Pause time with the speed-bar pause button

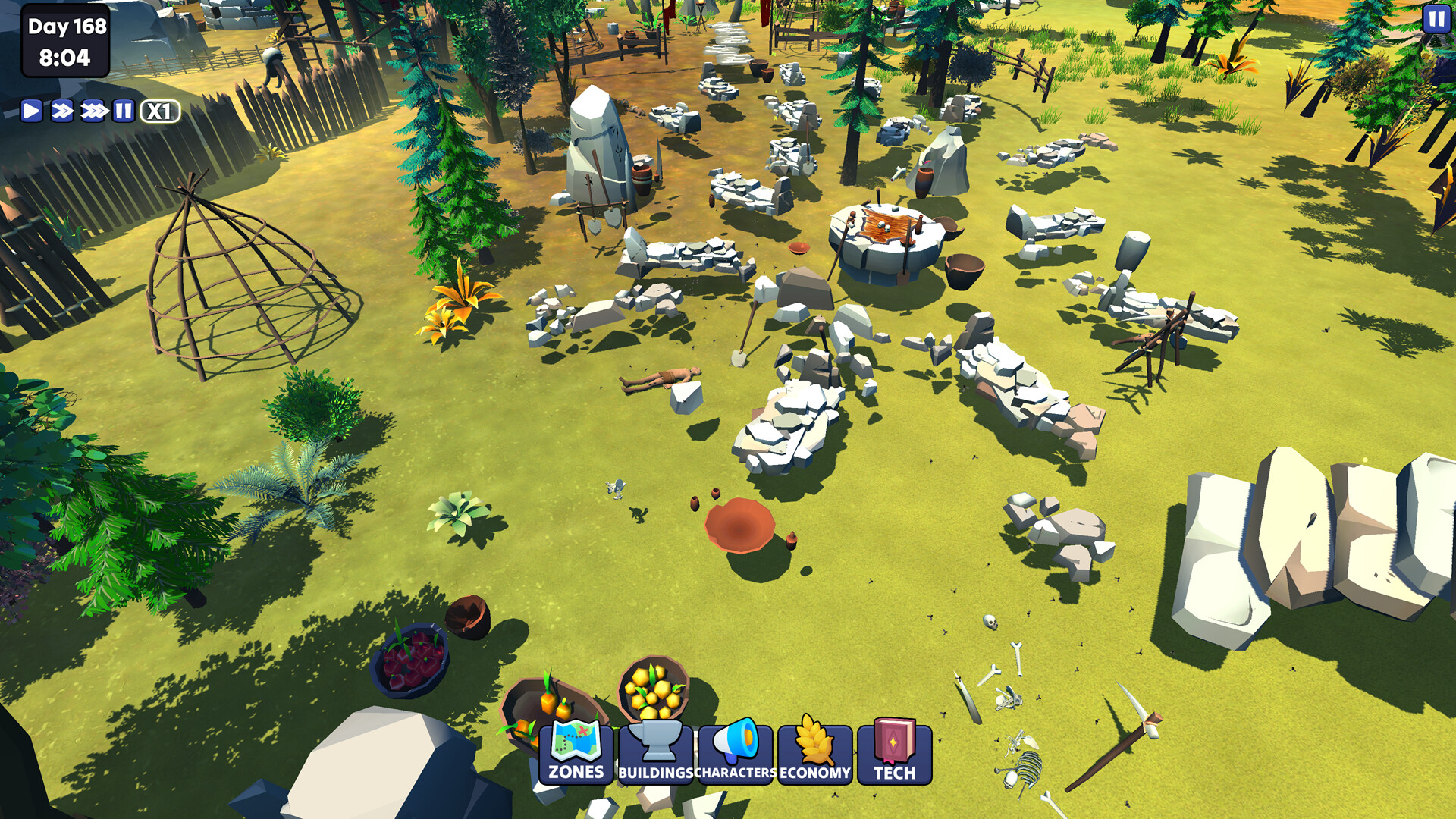pyautogui.click(x=123, y=111)
